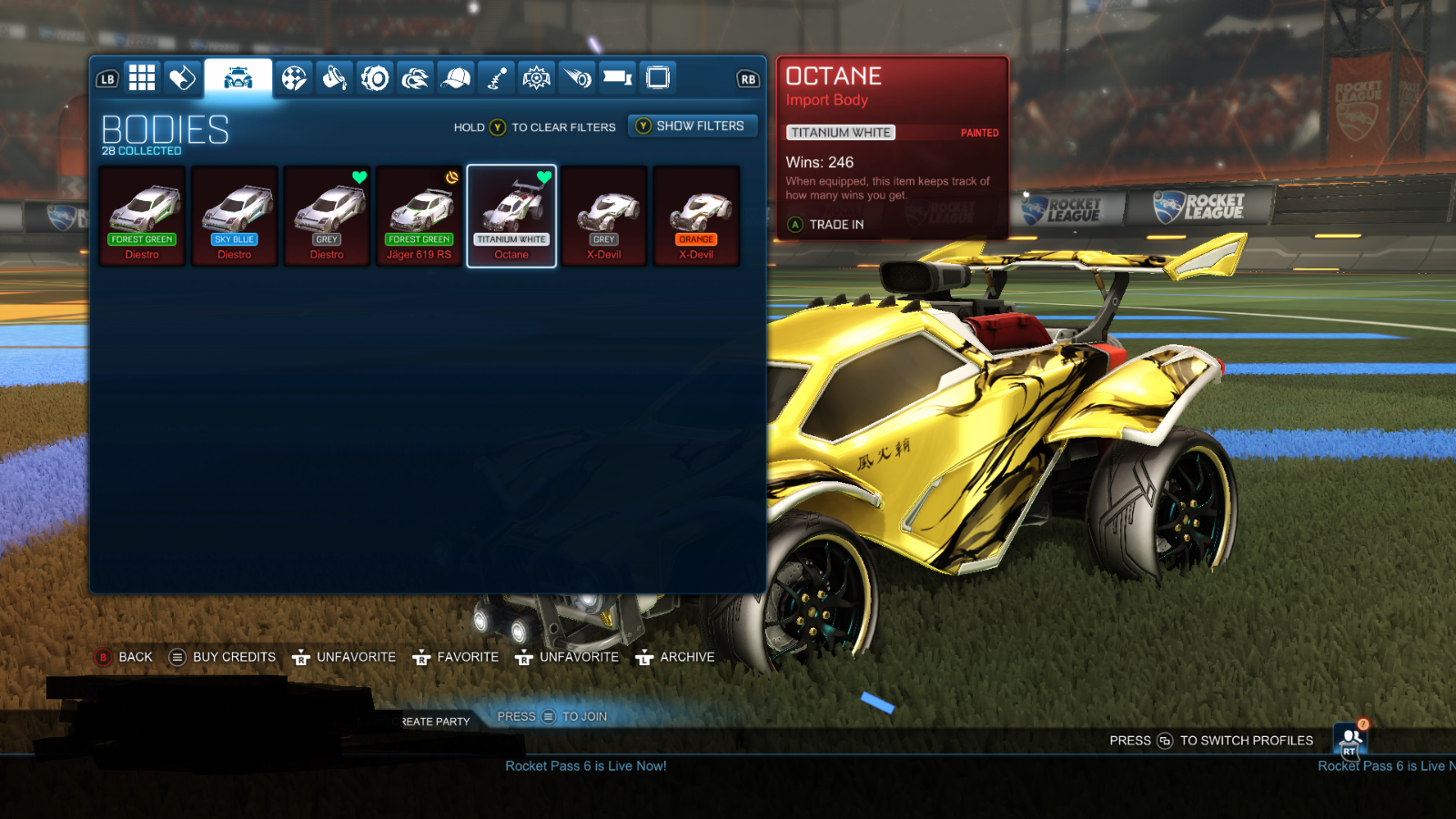Select the Avatar Border frame icon

tap(658, 78)
